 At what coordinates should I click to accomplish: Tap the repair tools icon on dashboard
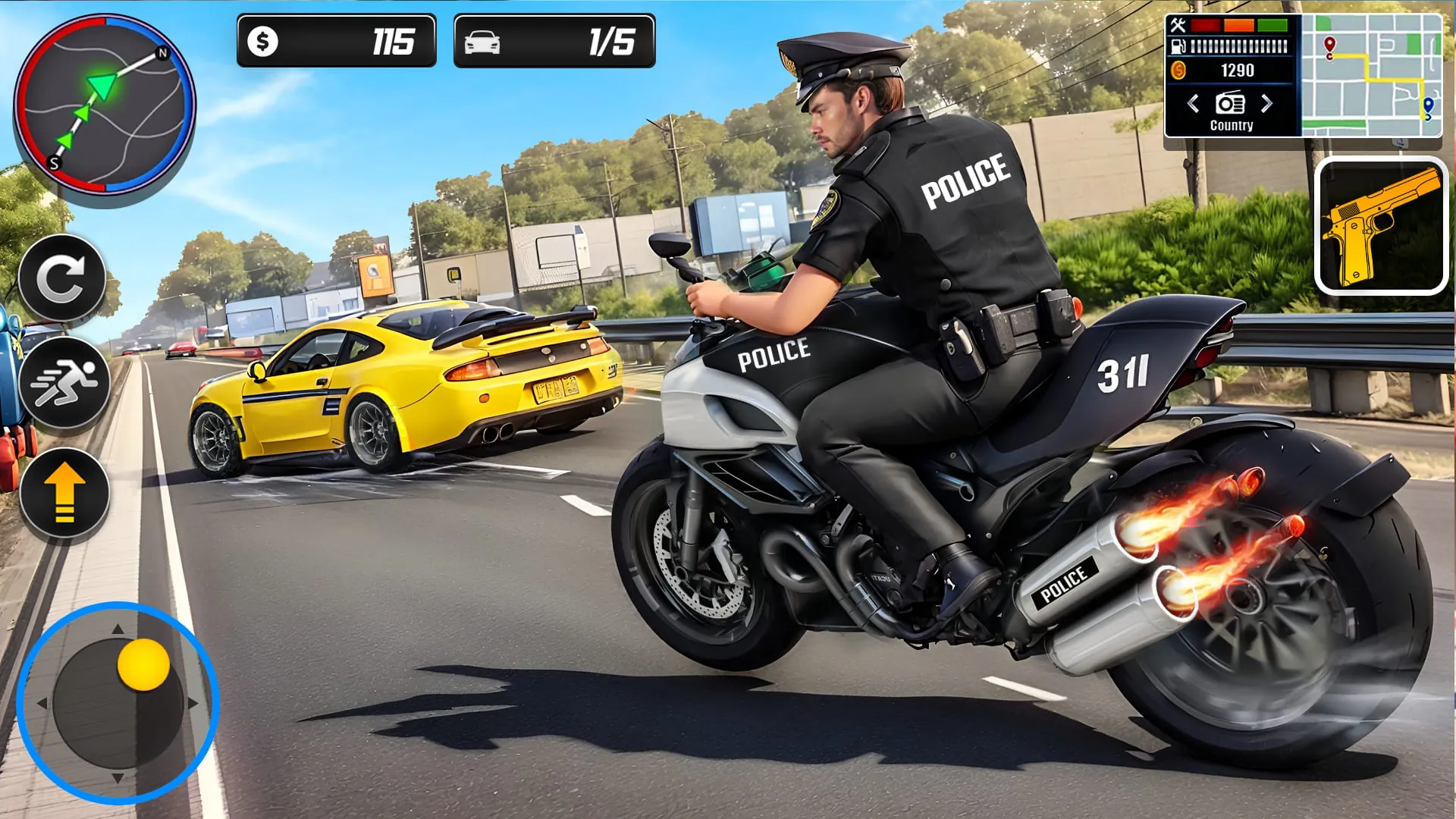pos(1178,24)
